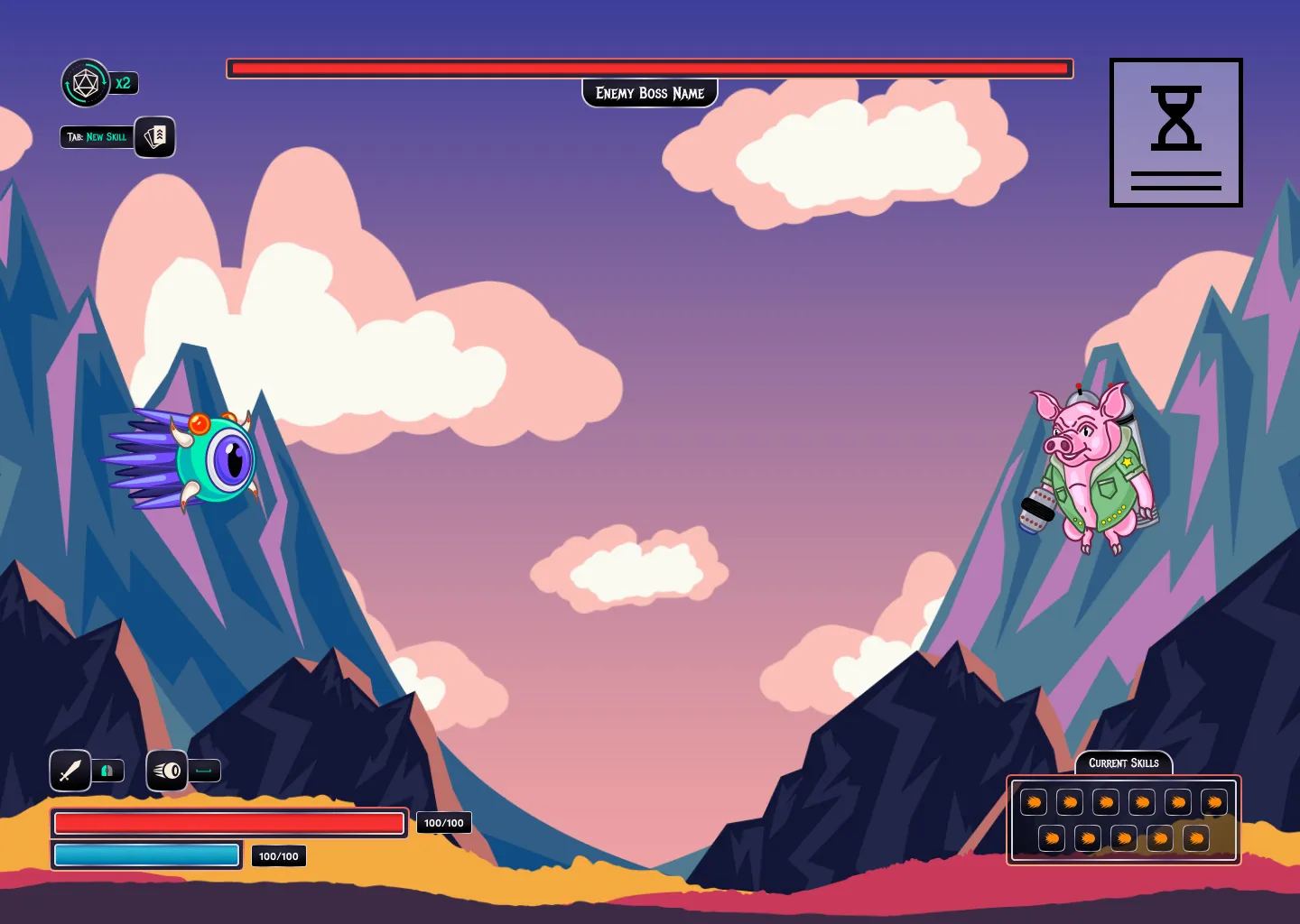This screenshot has width=1300, height=924.
Task: Click the reroll dice icon
Action: (x=86, y=84)
